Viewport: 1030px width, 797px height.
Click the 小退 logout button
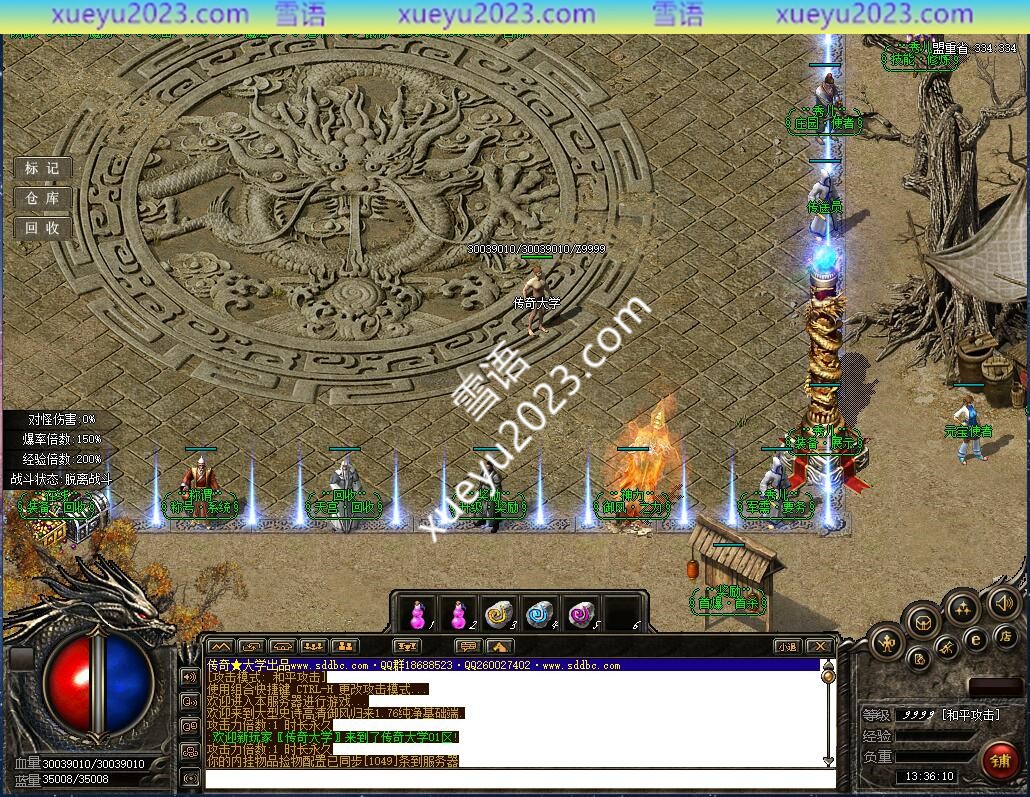coord(787,646)
